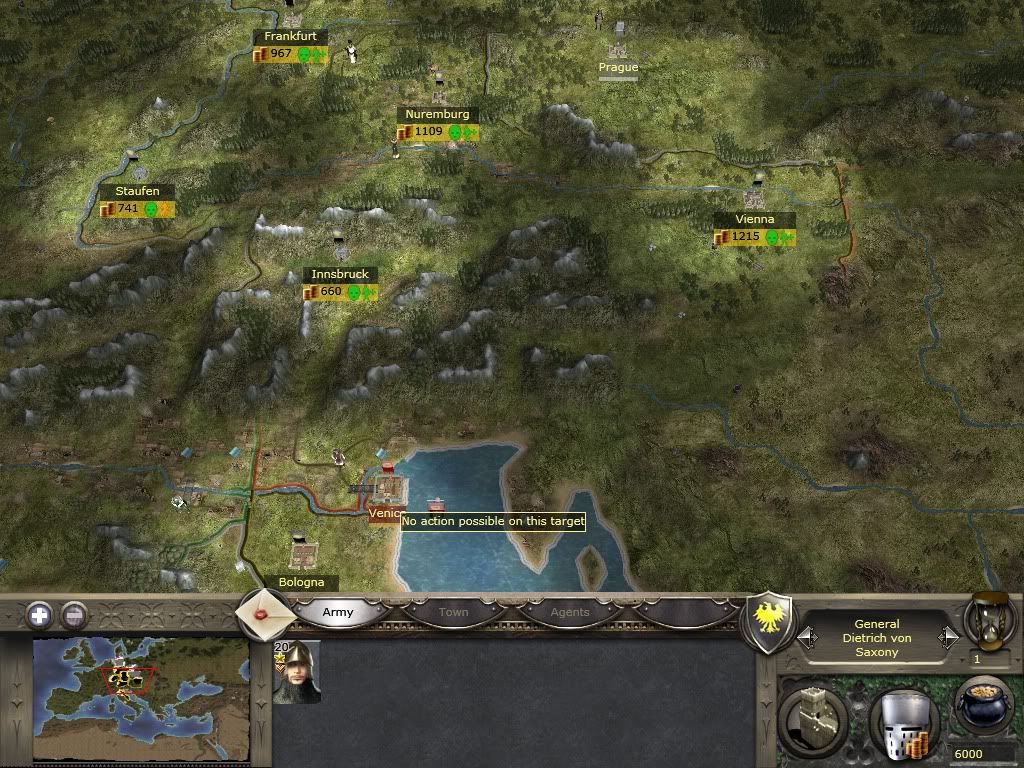The image size is (1024, 768).
Task: Cycle to previous character with left arrow
Action: (x=806, y=637)
